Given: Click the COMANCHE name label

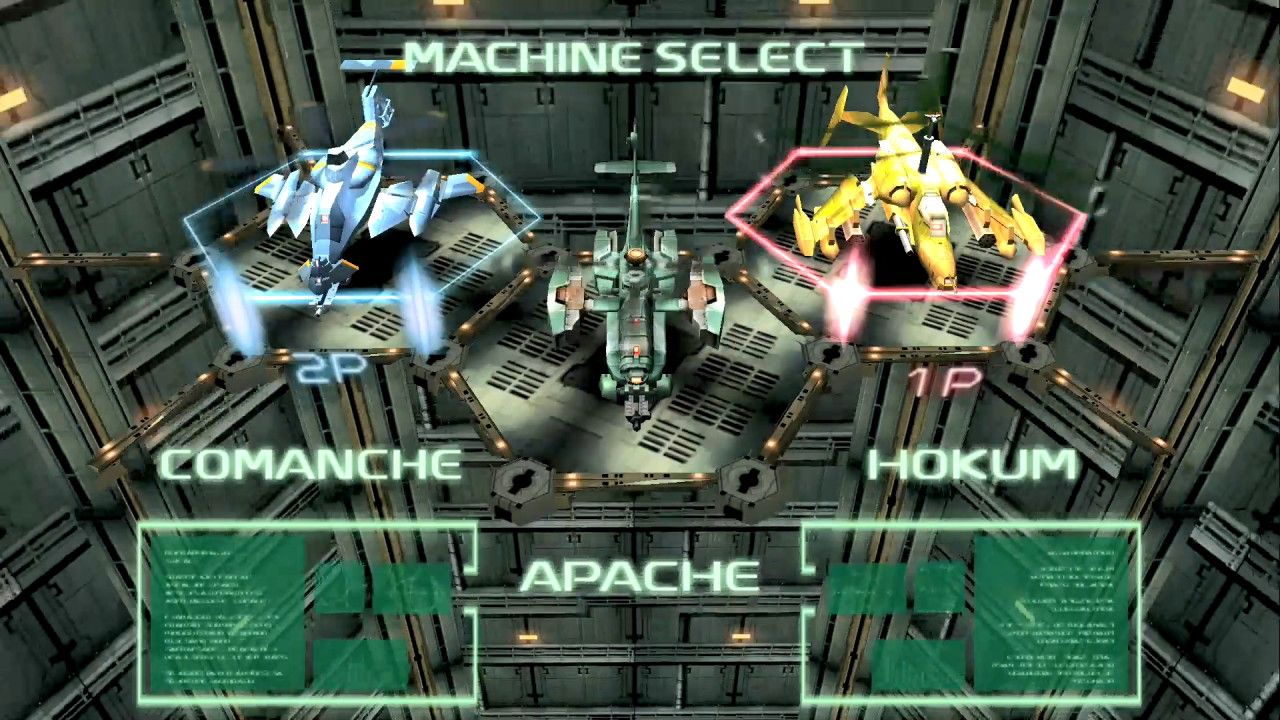Looking at the screenshot, I should click(310, 464).
